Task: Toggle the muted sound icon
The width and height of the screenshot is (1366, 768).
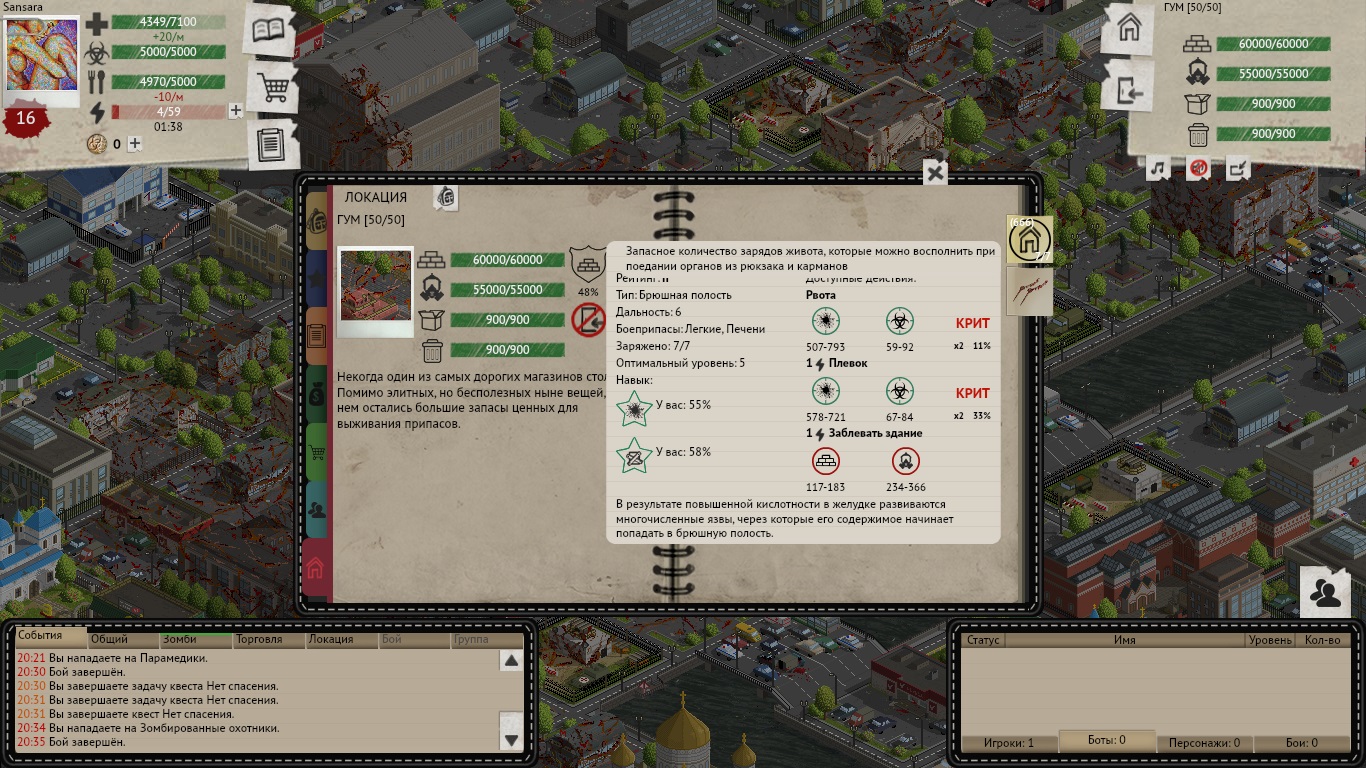Action: pos(1198,169)
